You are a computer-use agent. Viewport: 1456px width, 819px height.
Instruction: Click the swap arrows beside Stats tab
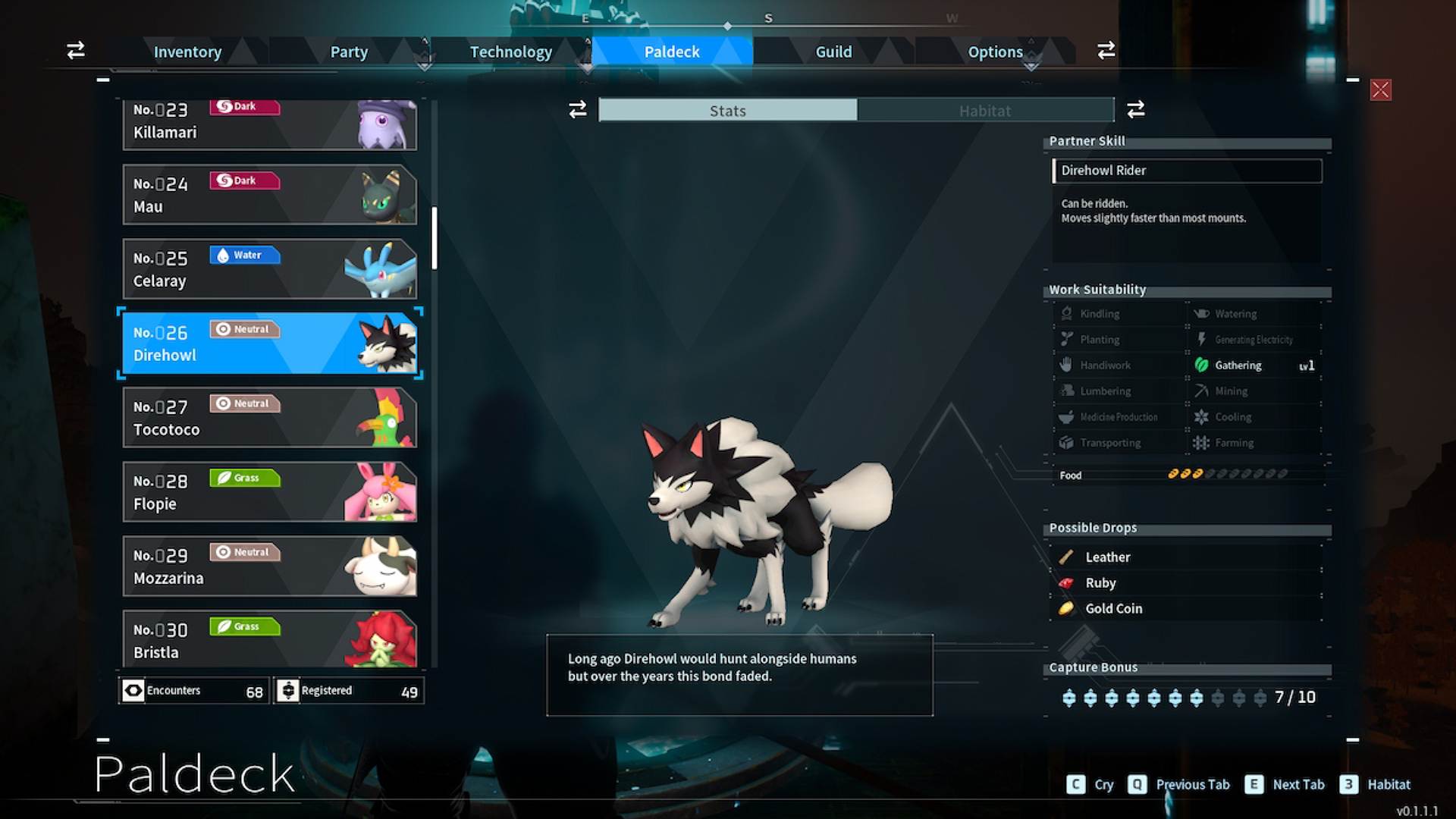pos(577,110)
